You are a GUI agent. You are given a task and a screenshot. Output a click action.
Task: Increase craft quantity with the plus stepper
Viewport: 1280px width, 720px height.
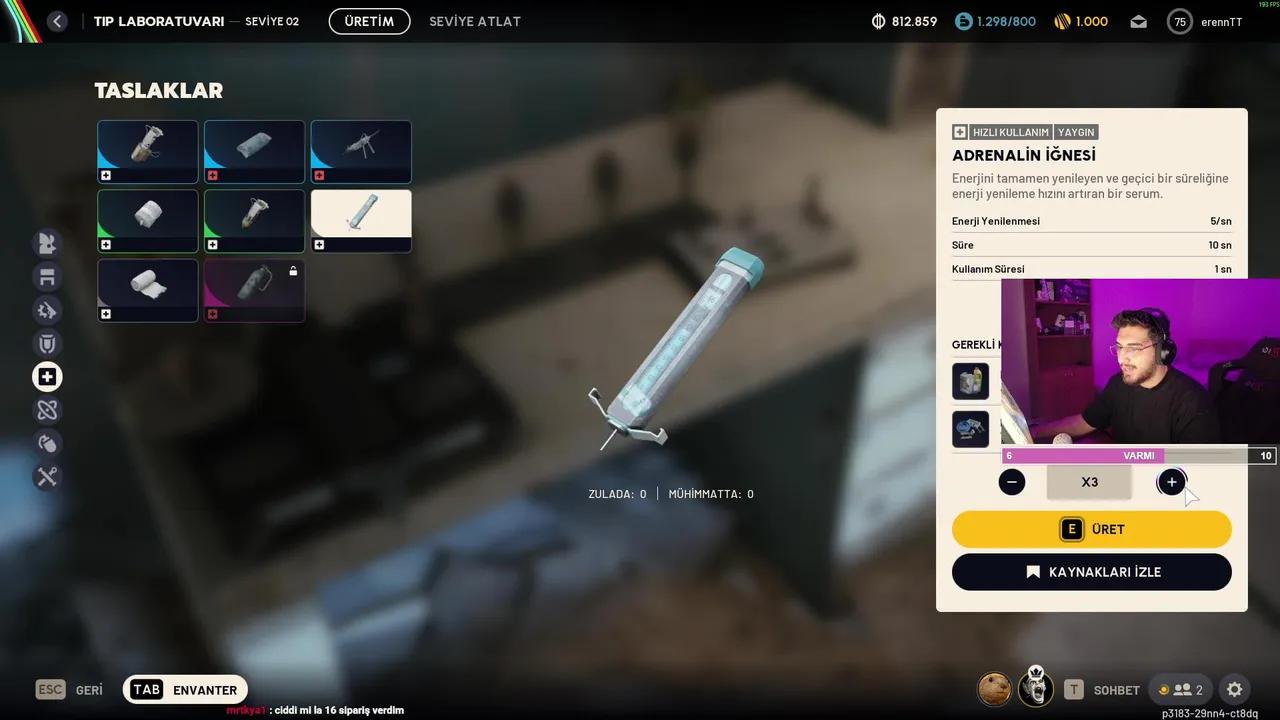click(x=1170, y=481)
